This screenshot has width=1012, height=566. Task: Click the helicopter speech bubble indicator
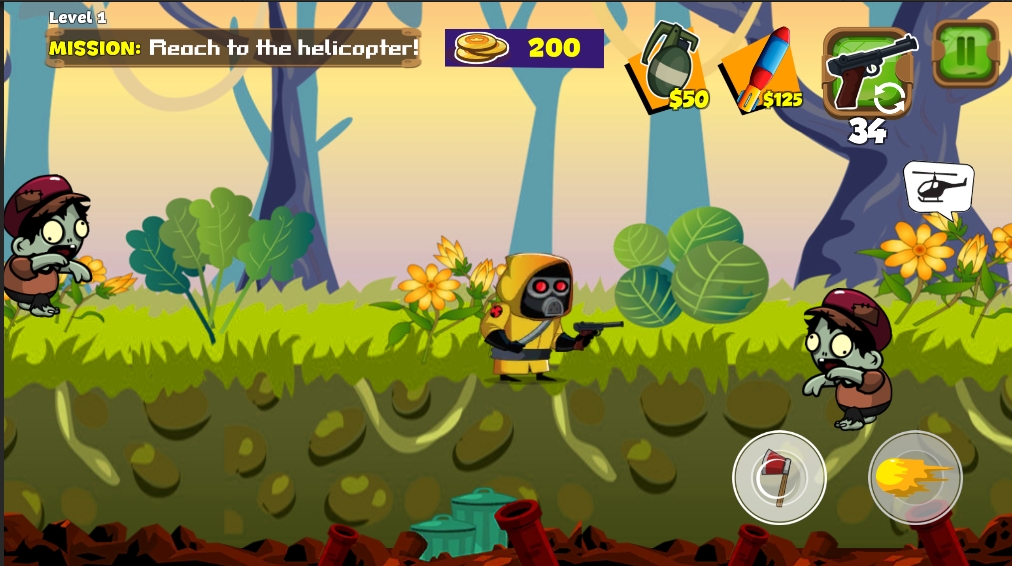coord(938,188)
